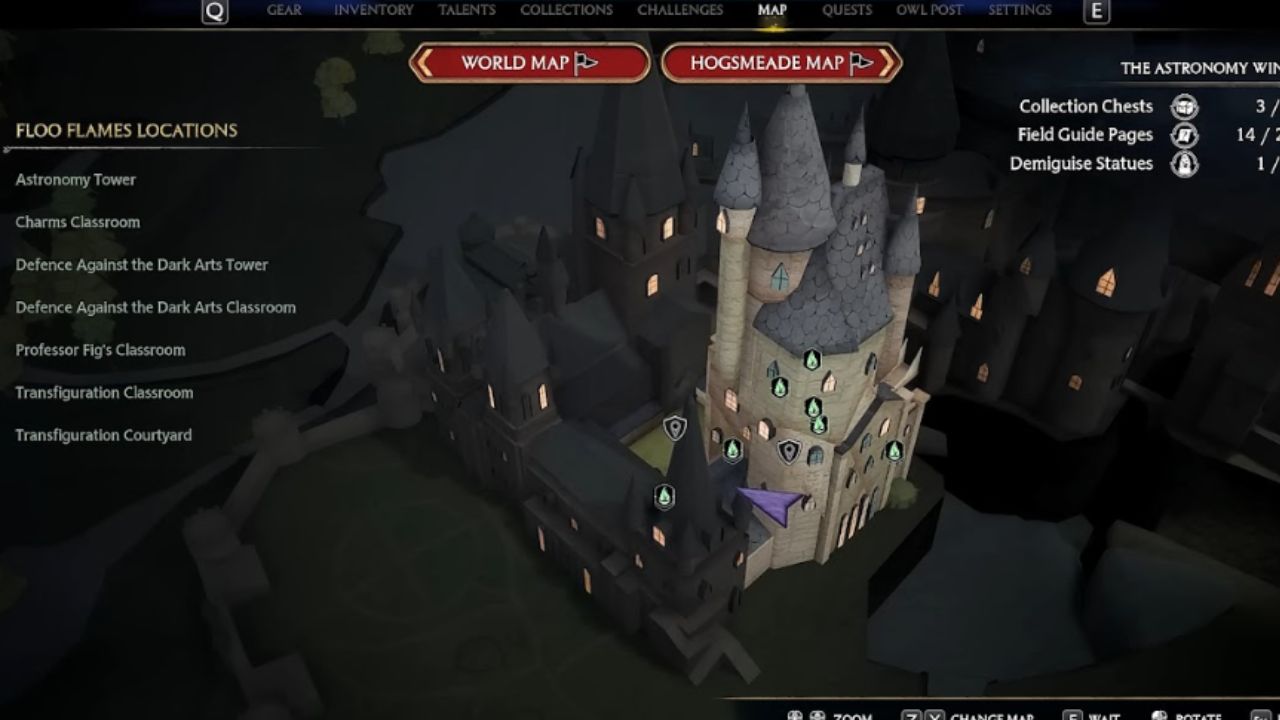Click the left arrow on World Map
The image size is (1280, 720).
pos(425,62)
